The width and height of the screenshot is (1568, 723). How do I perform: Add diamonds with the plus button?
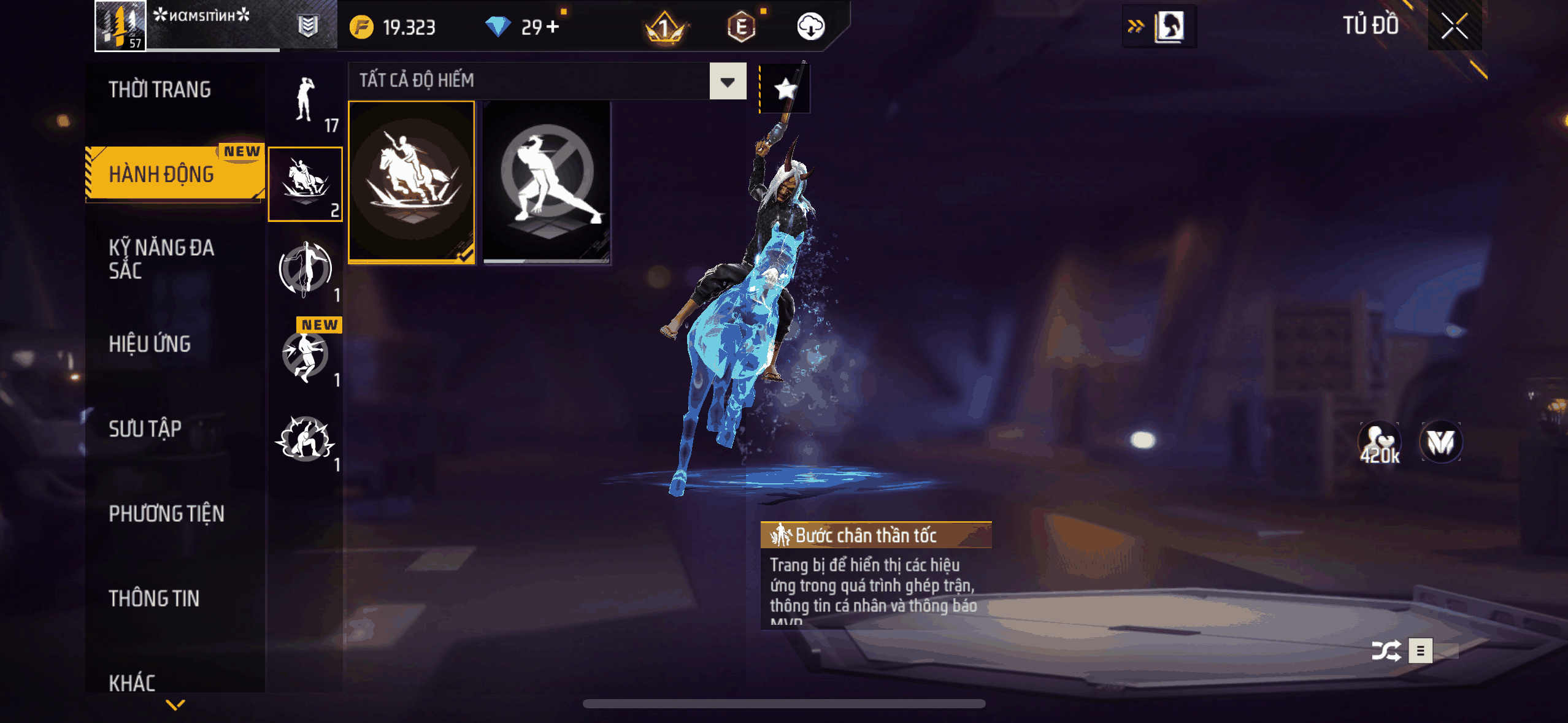point(553,27)
